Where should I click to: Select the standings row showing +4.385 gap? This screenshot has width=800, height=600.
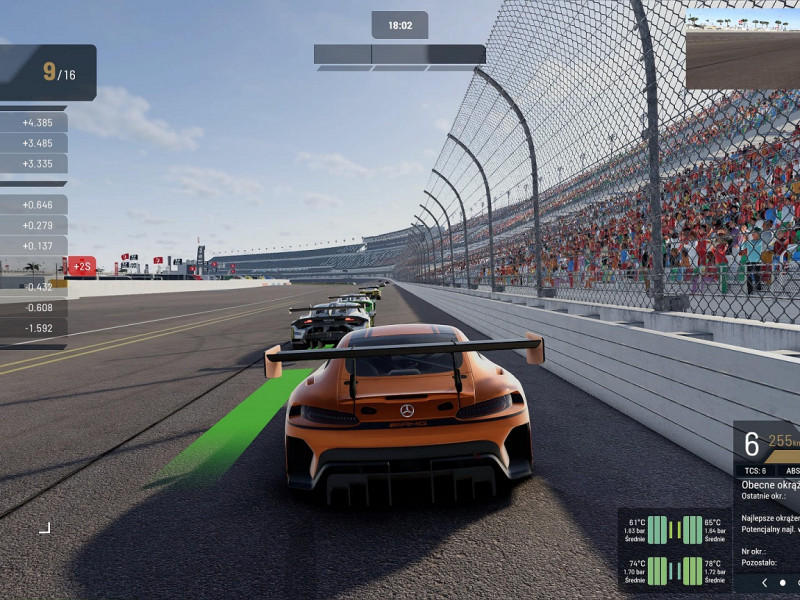pos(34,122)
